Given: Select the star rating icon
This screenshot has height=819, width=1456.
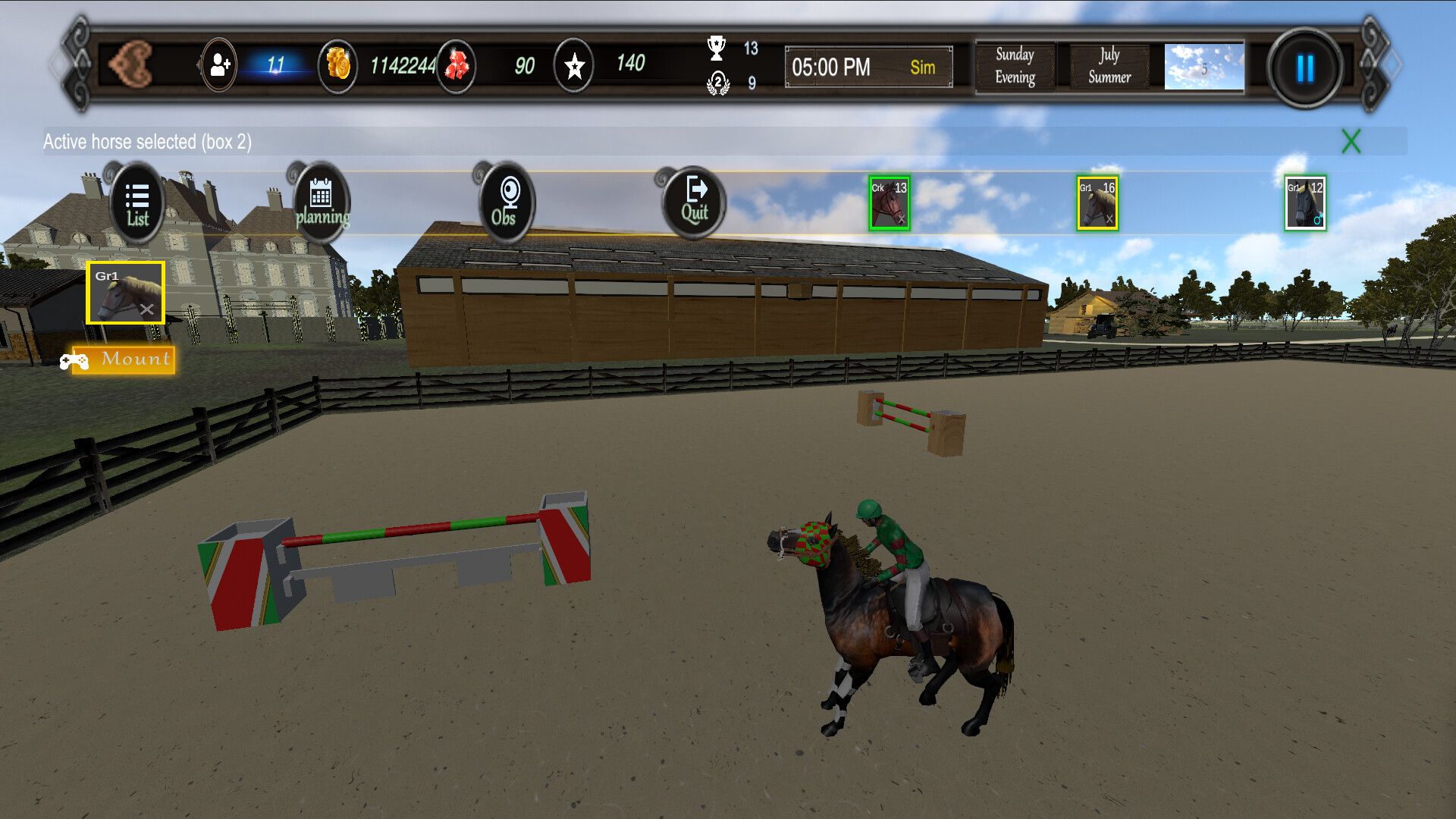Looking at the screenshot, I should [x=574, y=67].
